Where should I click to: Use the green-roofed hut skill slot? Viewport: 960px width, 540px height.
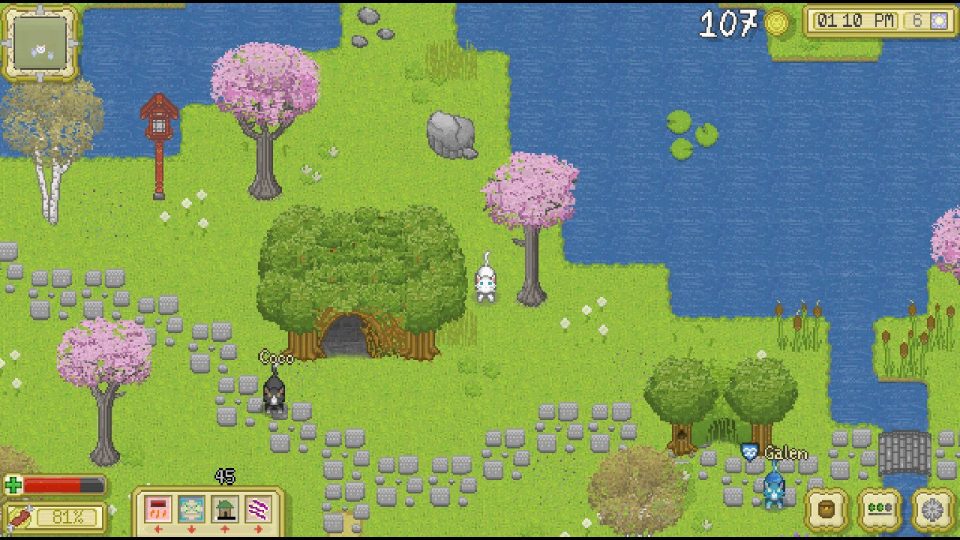[225, 509]
